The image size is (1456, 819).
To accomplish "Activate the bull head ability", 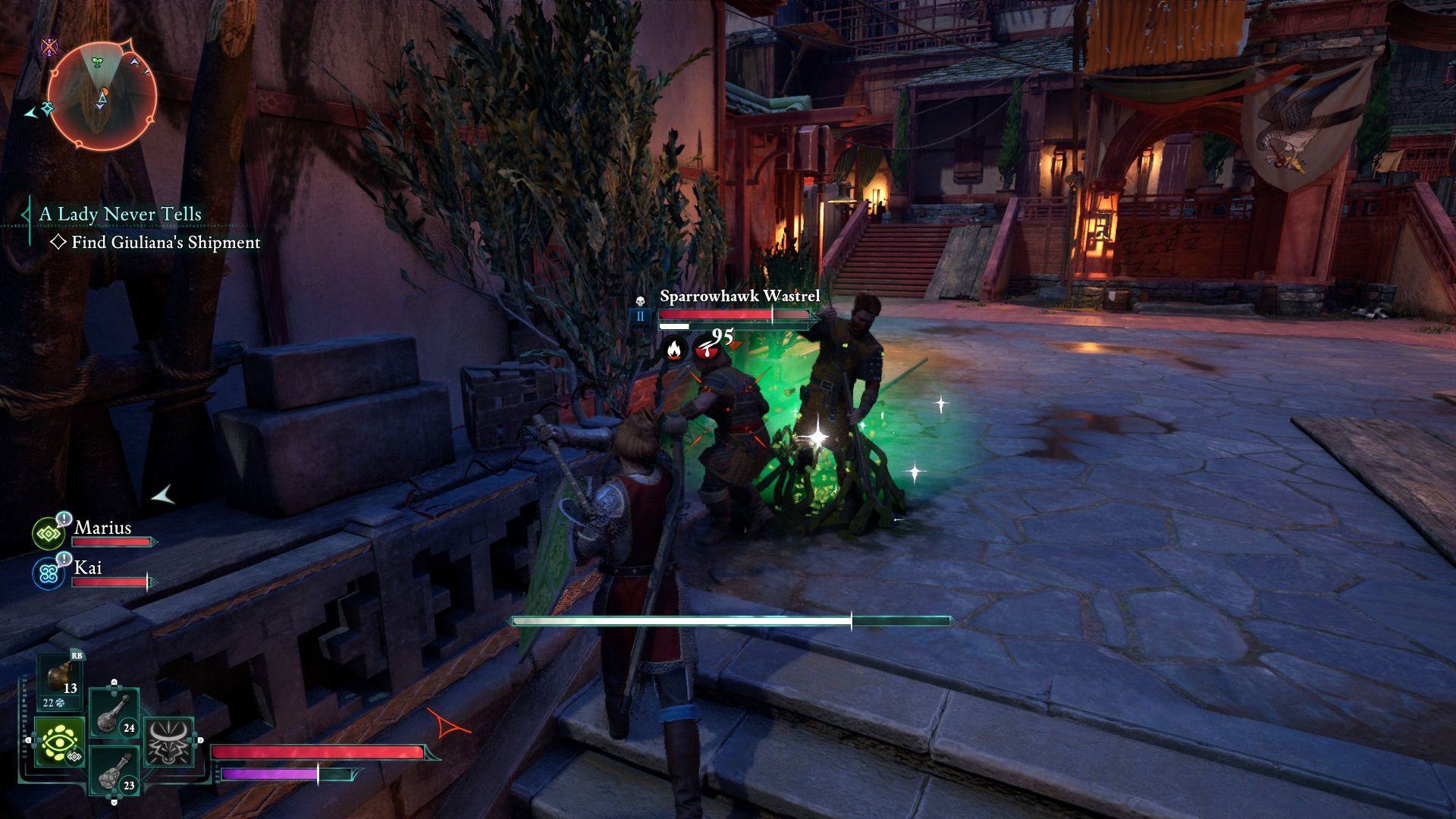I will [x=168, y=742].
